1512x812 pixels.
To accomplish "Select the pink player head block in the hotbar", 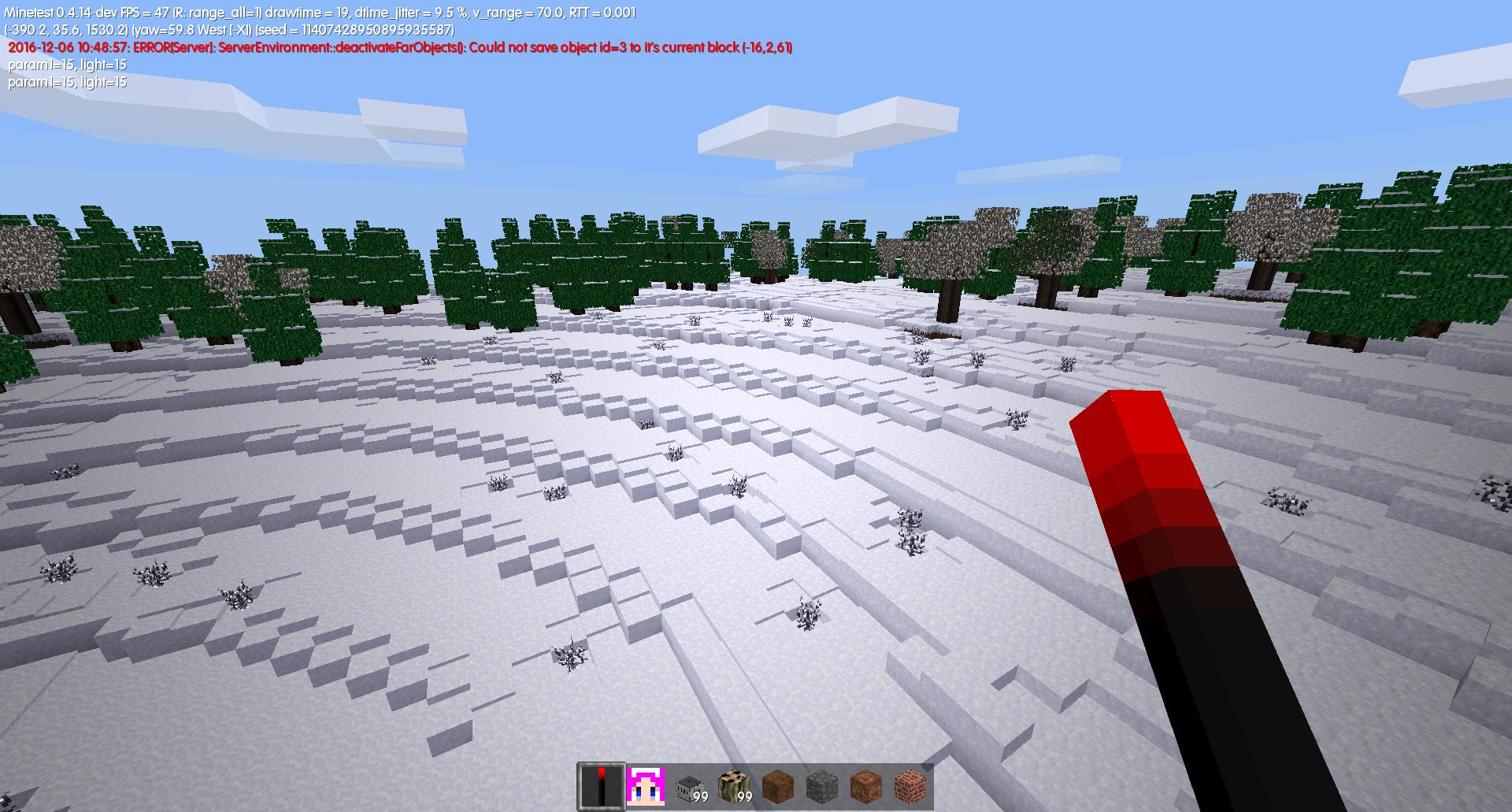I will tap(644, 784).
